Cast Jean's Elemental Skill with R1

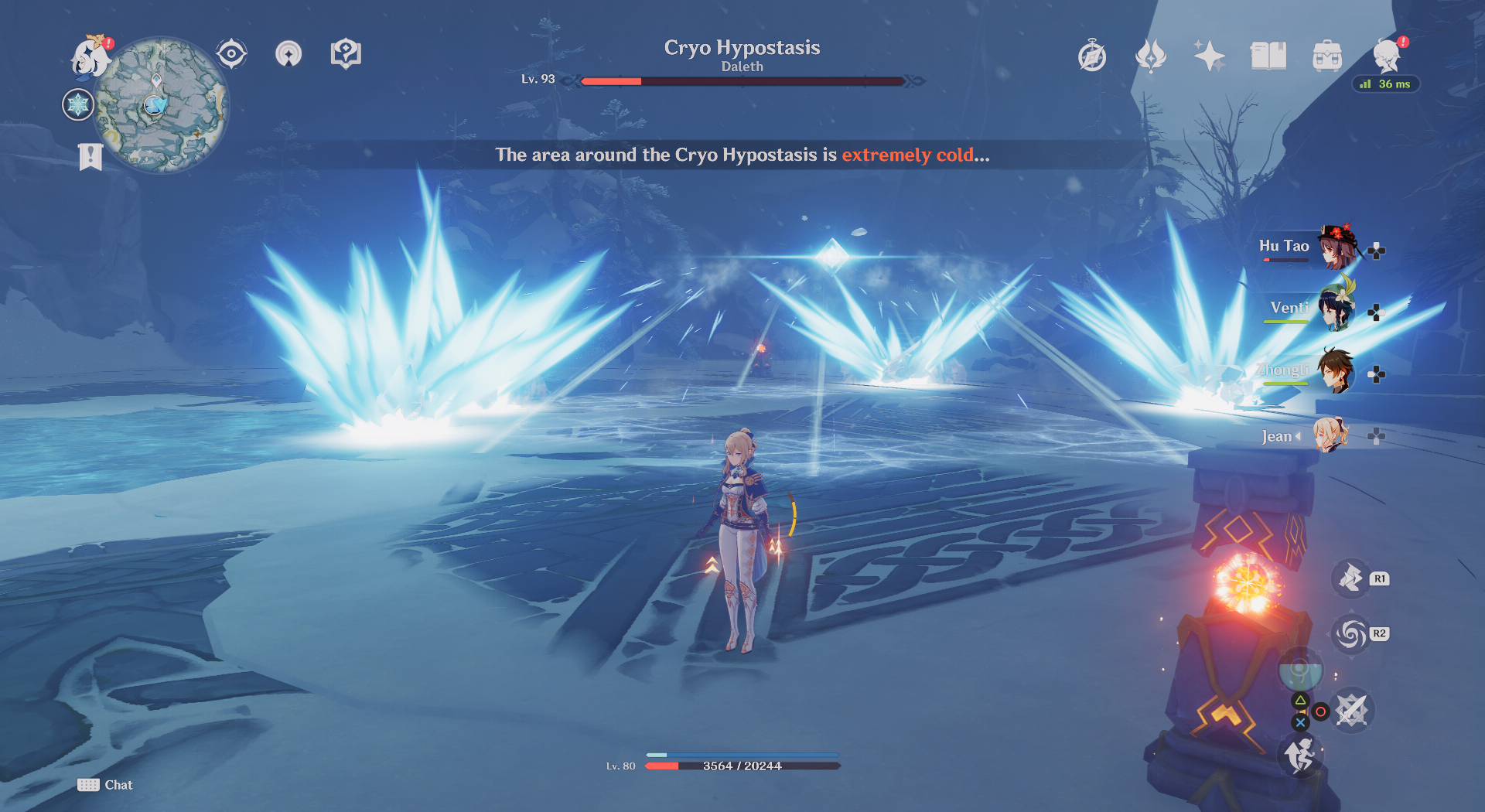(x=1350, y=578)
